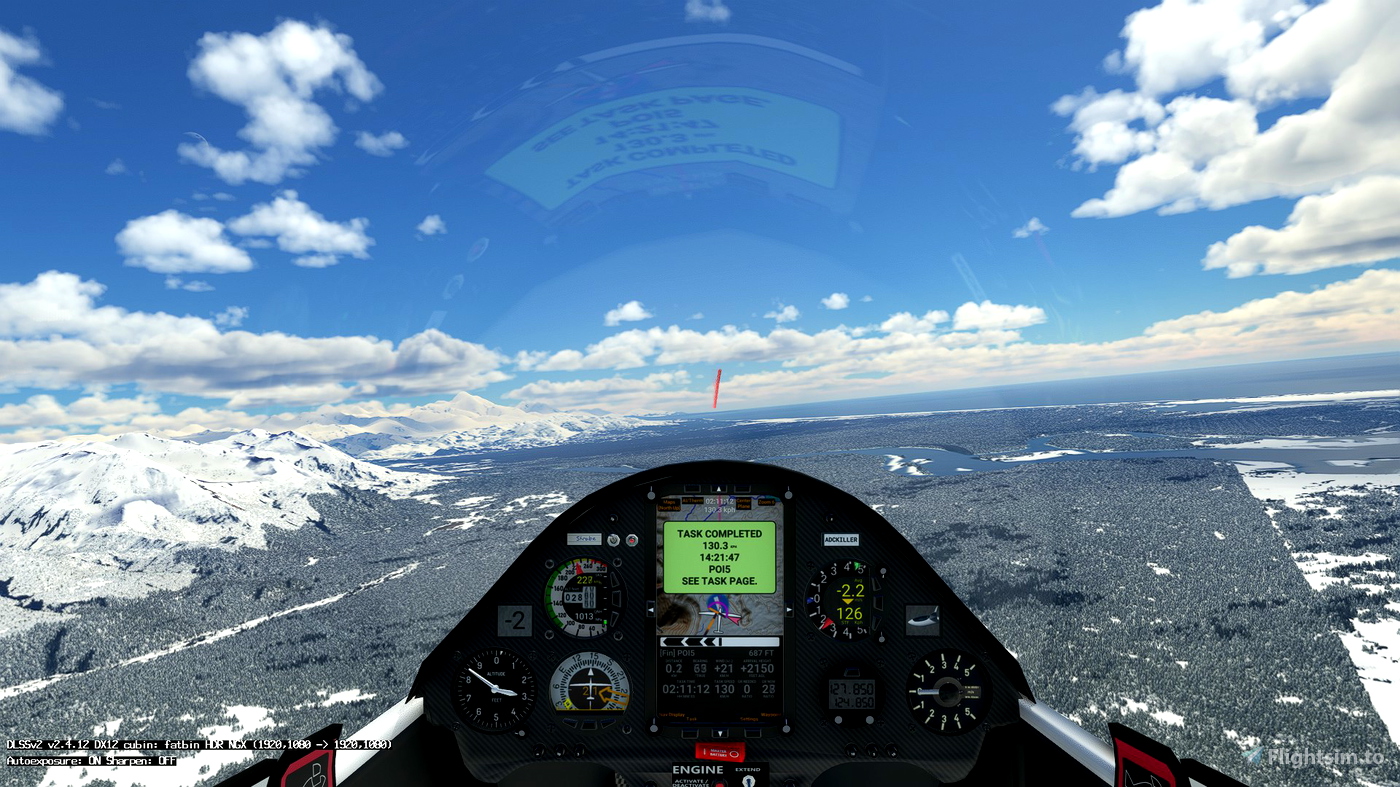Viewport: 1400px width, 787px height.
Task: Click the Zoom 6 map scale control
Action: coord(766,502)
